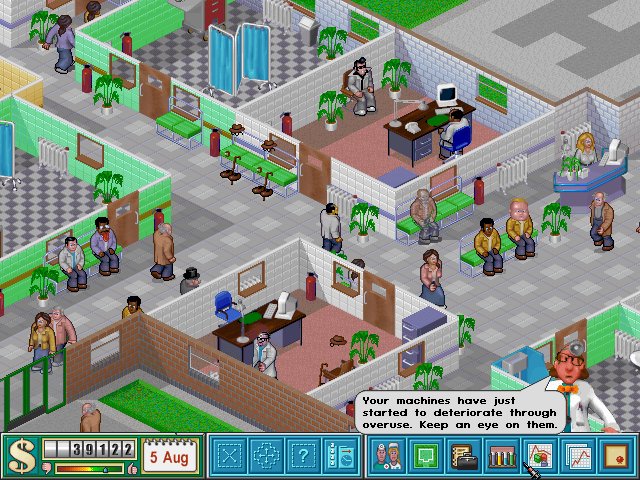Open the research screen with test tubes
Viewport: 640px width, 480px height.
[500, 458]
